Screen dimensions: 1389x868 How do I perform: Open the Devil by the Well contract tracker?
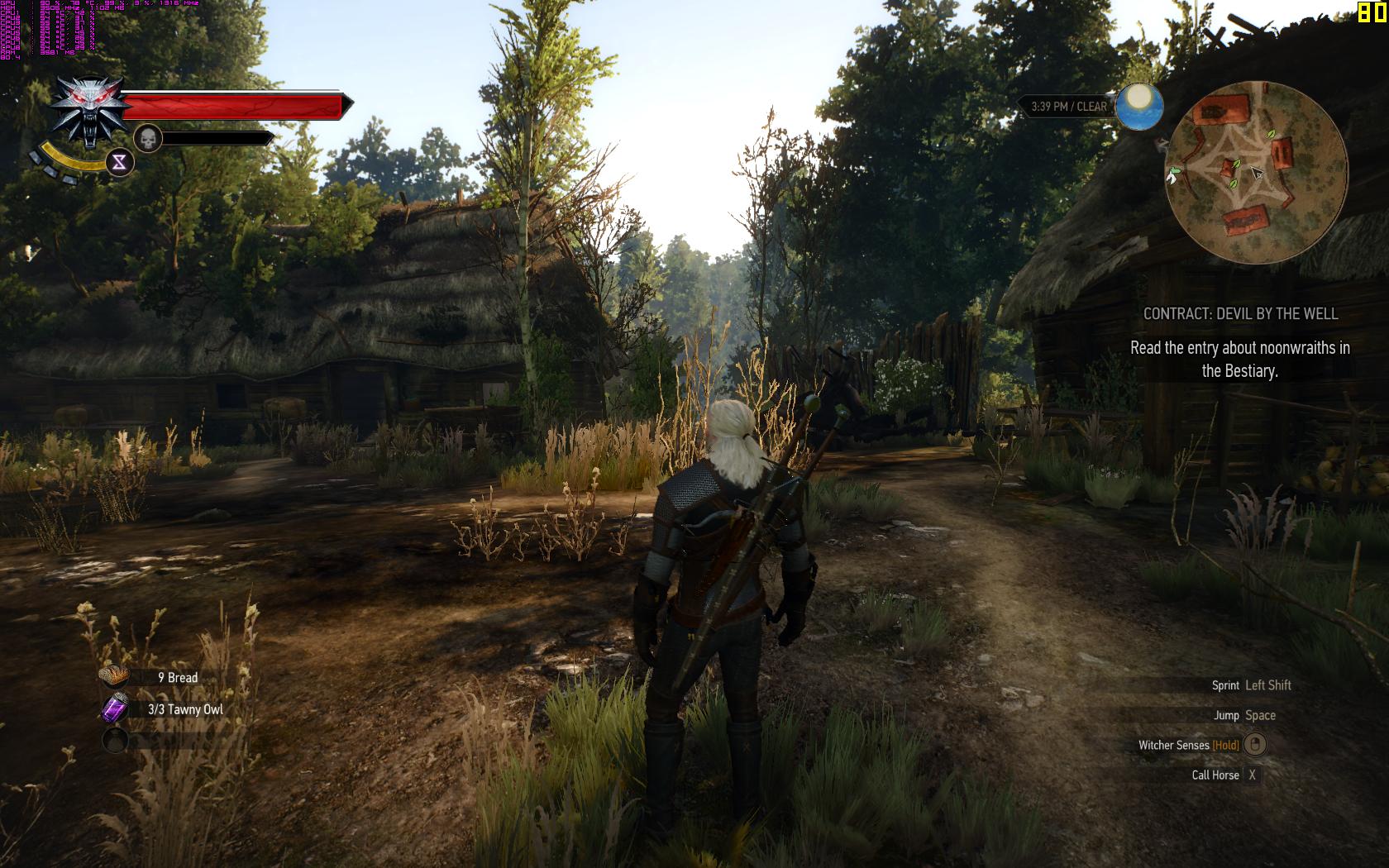pos(1239,314)
